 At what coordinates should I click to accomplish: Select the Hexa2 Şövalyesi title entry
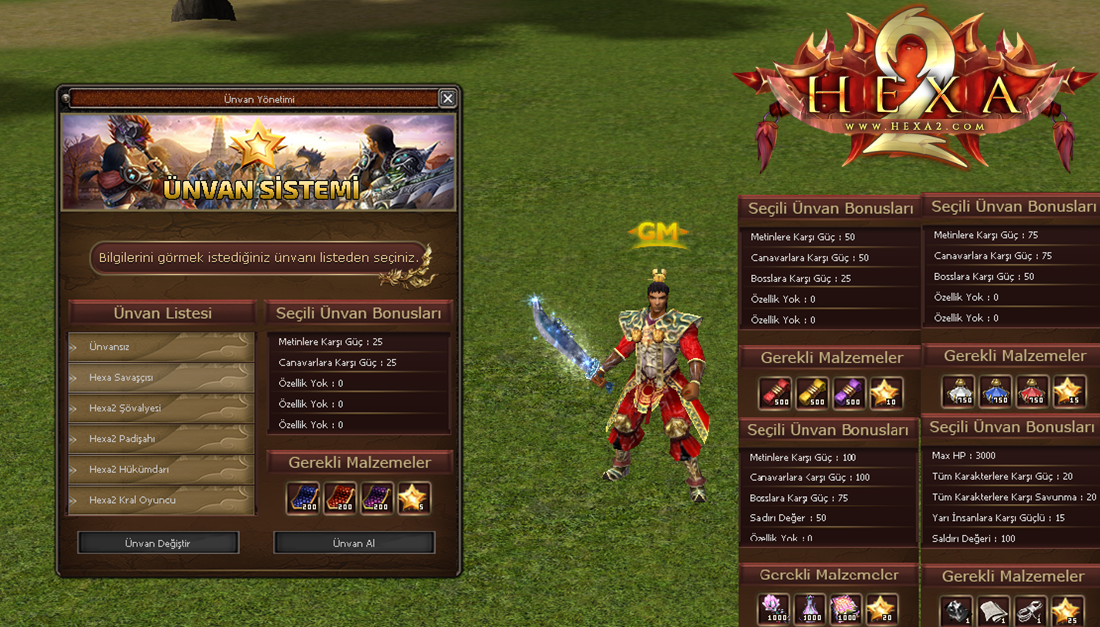pos(160,409)
